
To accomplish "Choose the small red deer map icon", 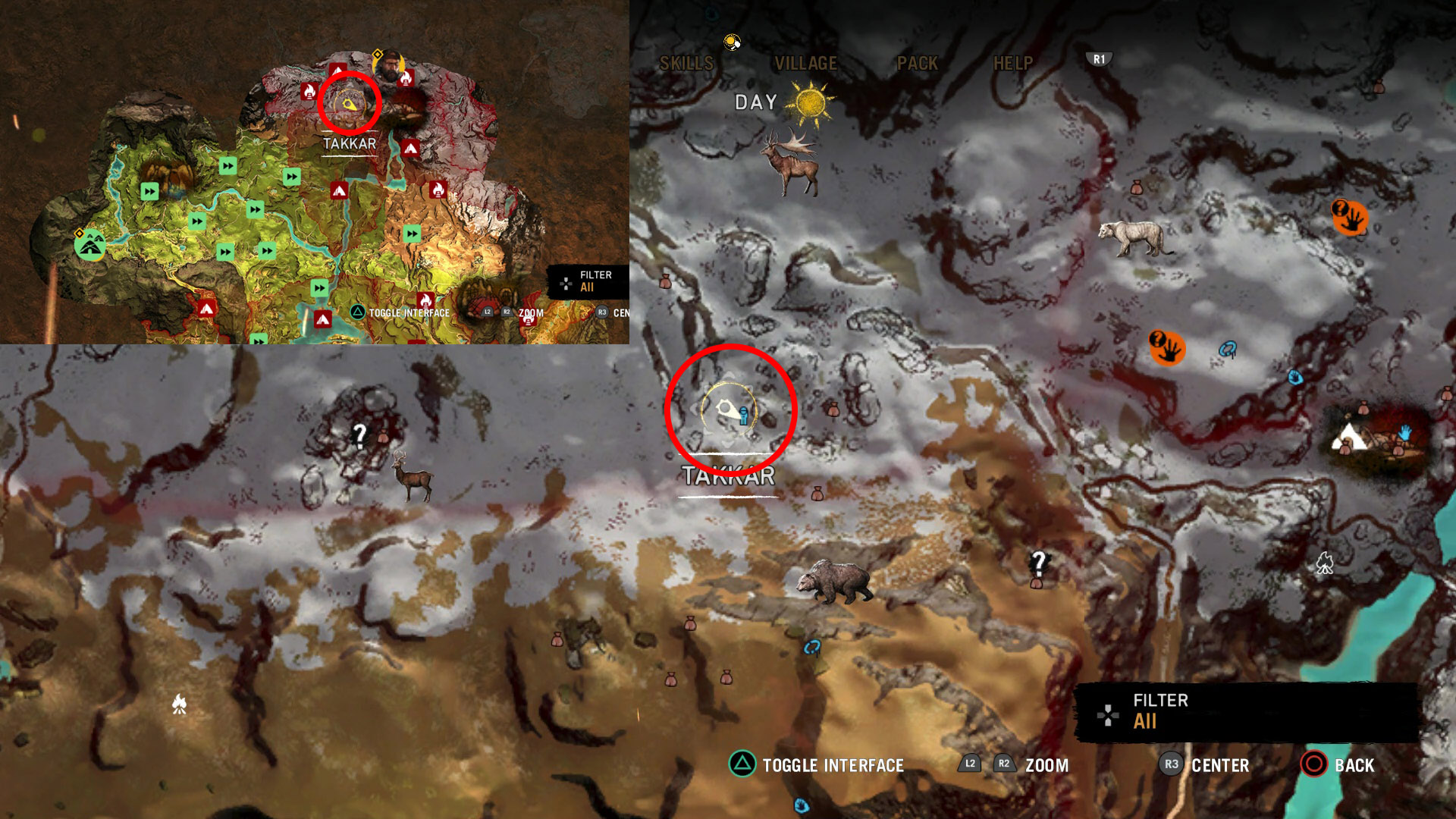I will tap(412, 477).
